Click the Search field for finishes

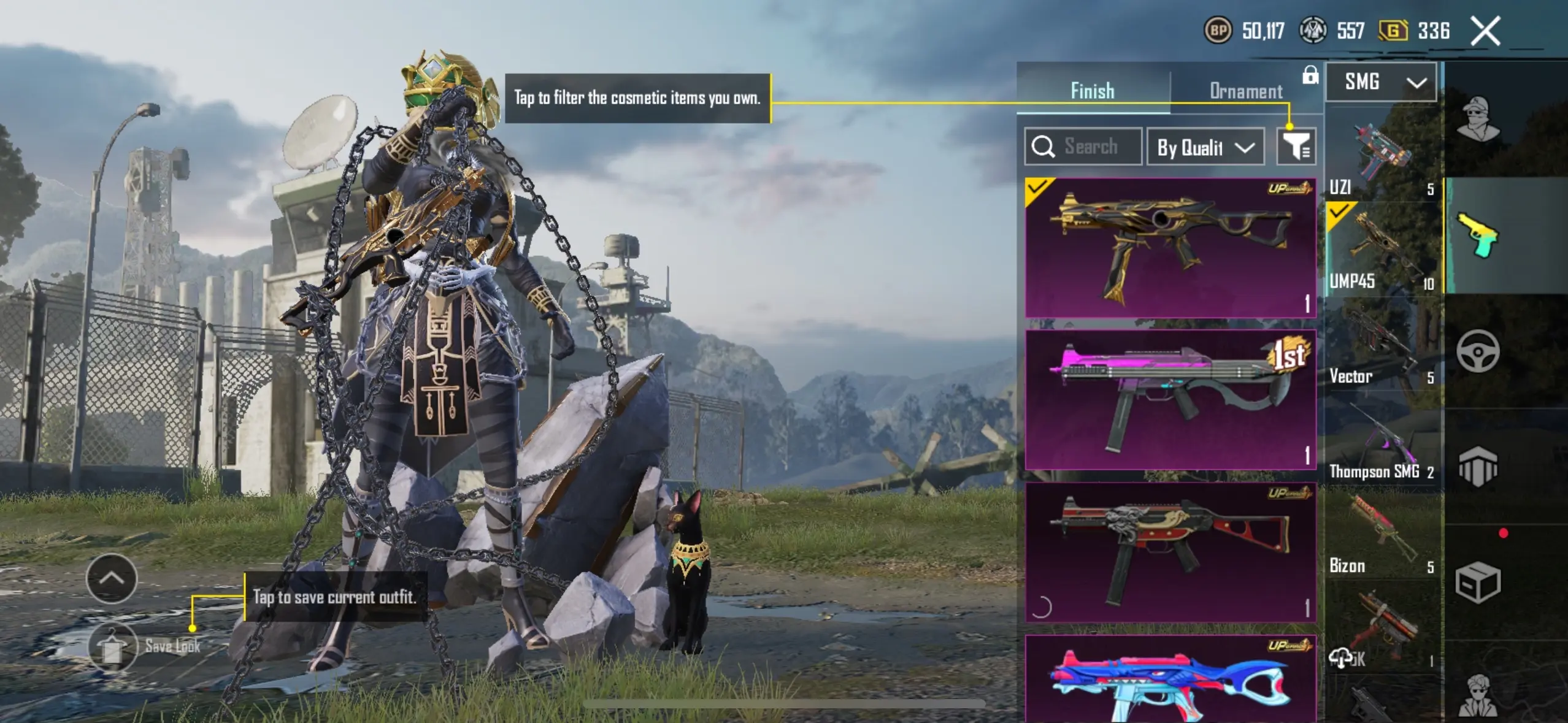tap(1083, 147)
